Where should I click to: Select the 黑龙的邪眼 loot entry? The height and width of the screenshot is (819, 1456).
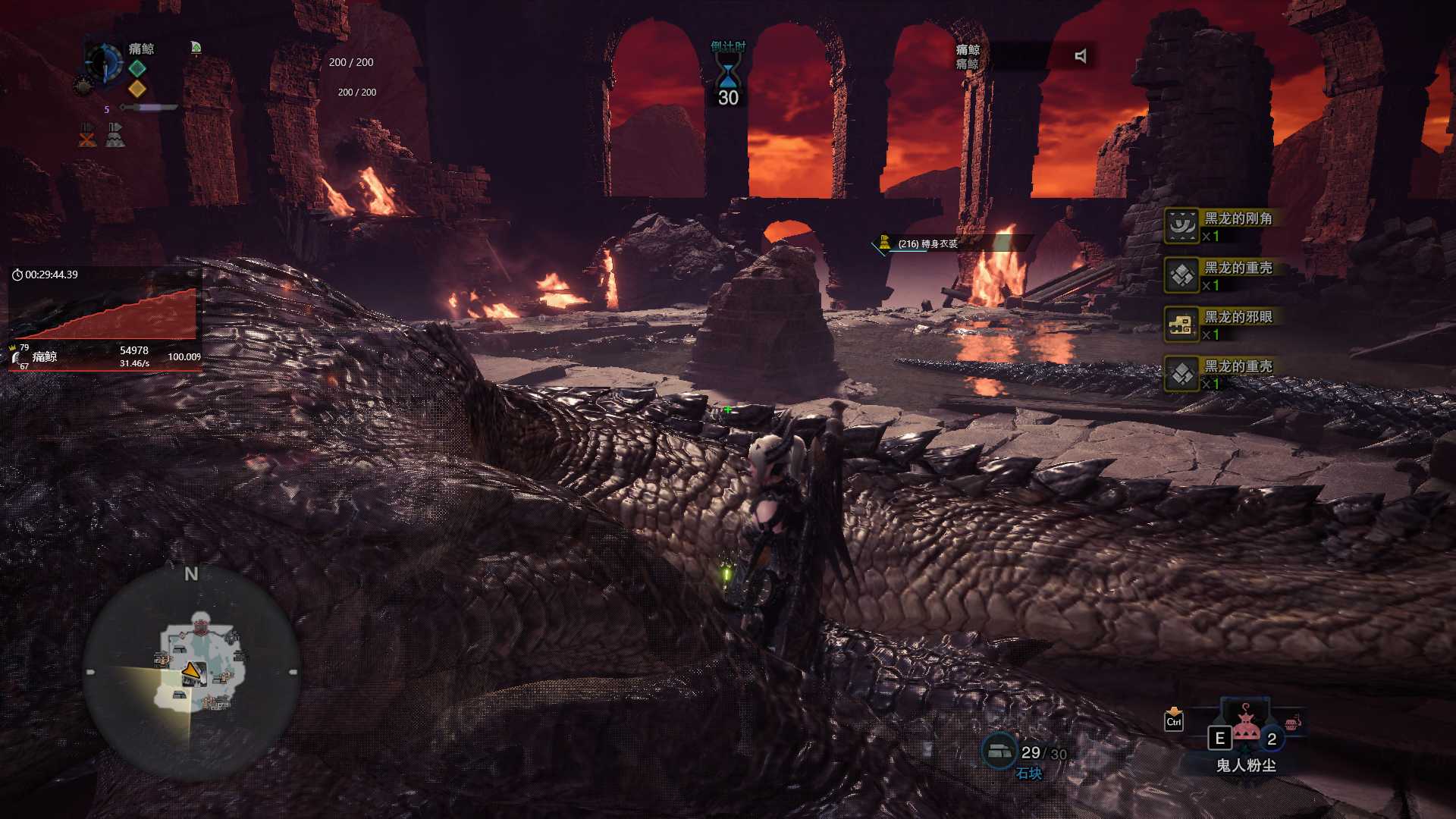1221,325
